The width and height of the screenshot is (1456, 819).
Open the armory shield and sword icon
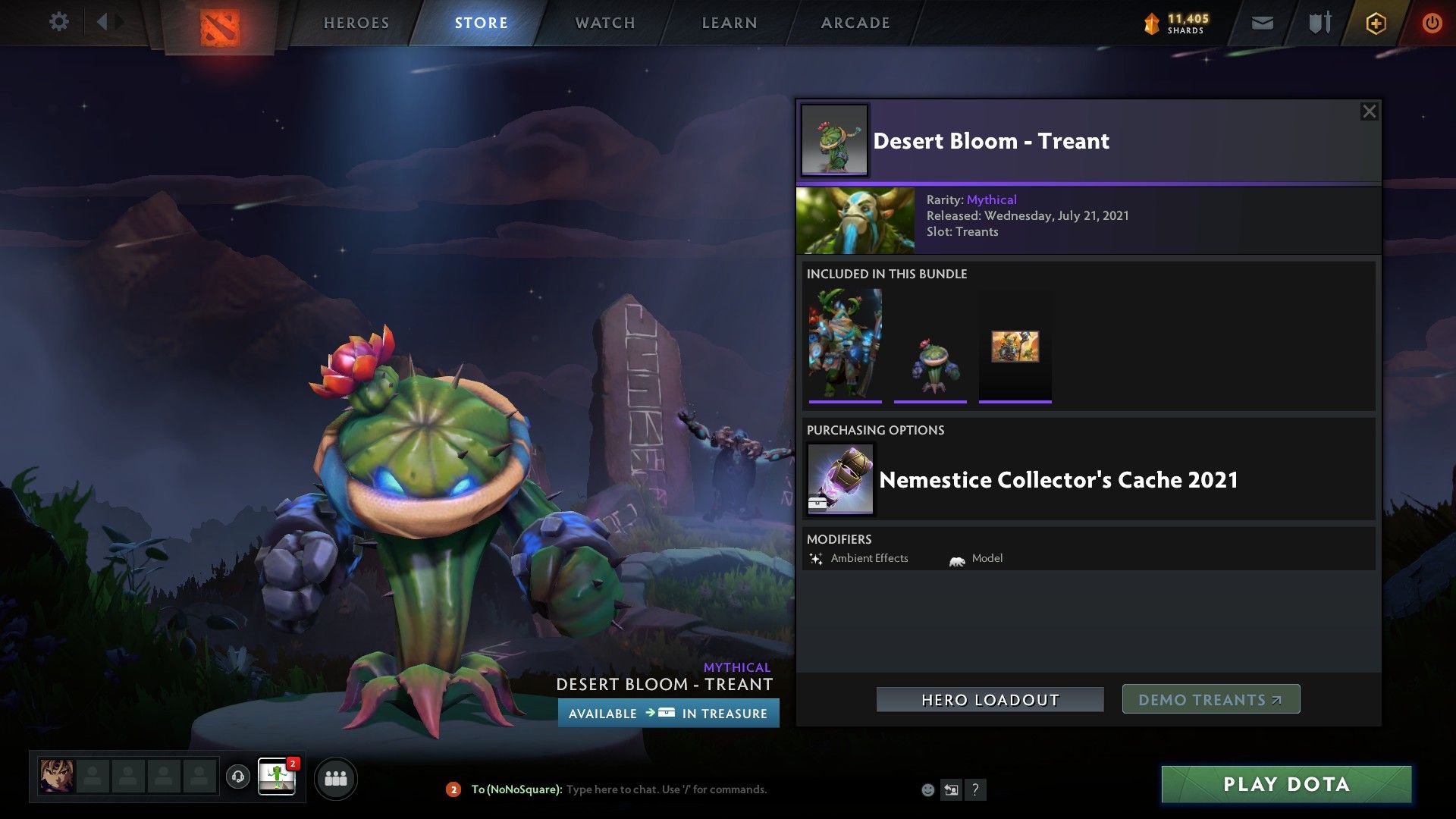point(1319,24)
